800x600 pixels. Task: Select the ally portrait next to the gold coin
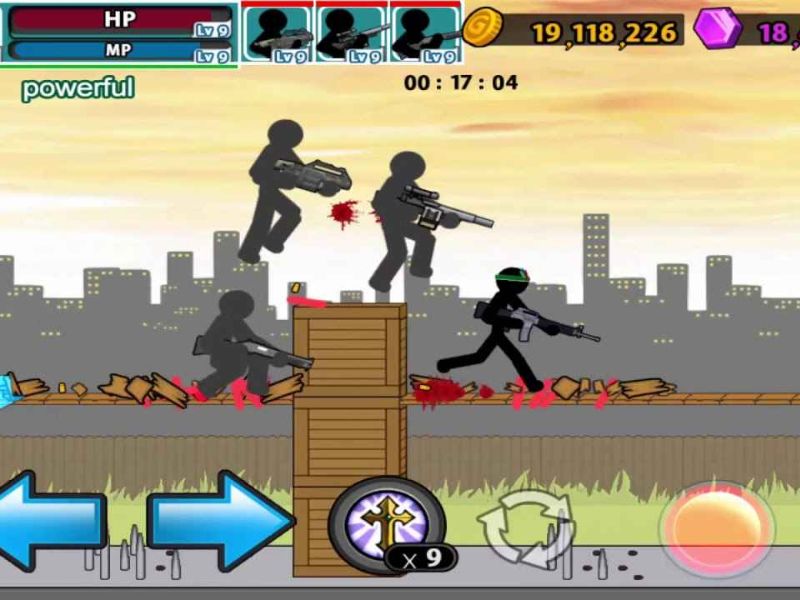[426, 33]
